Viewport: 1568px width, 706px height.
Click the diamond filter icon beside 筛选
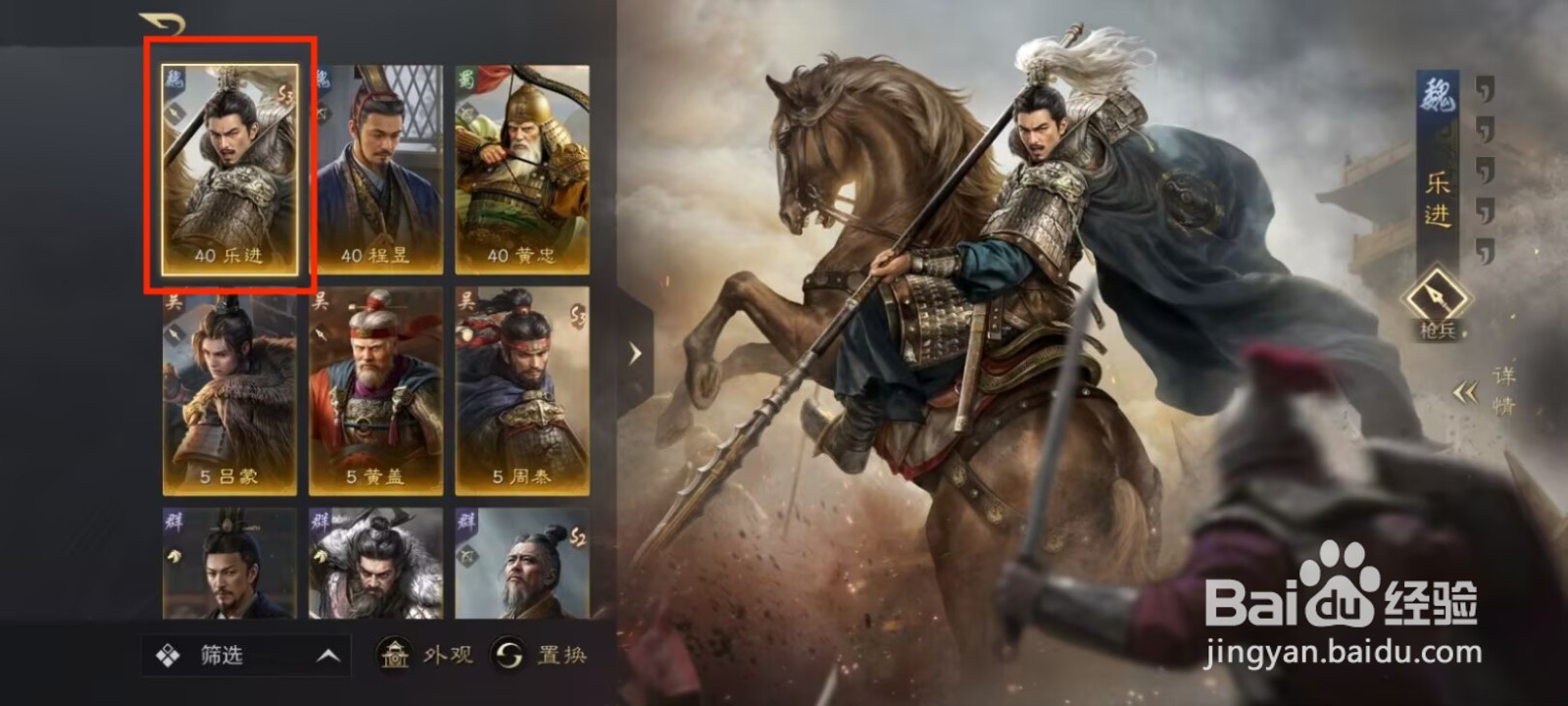click(x=167, y=653)
